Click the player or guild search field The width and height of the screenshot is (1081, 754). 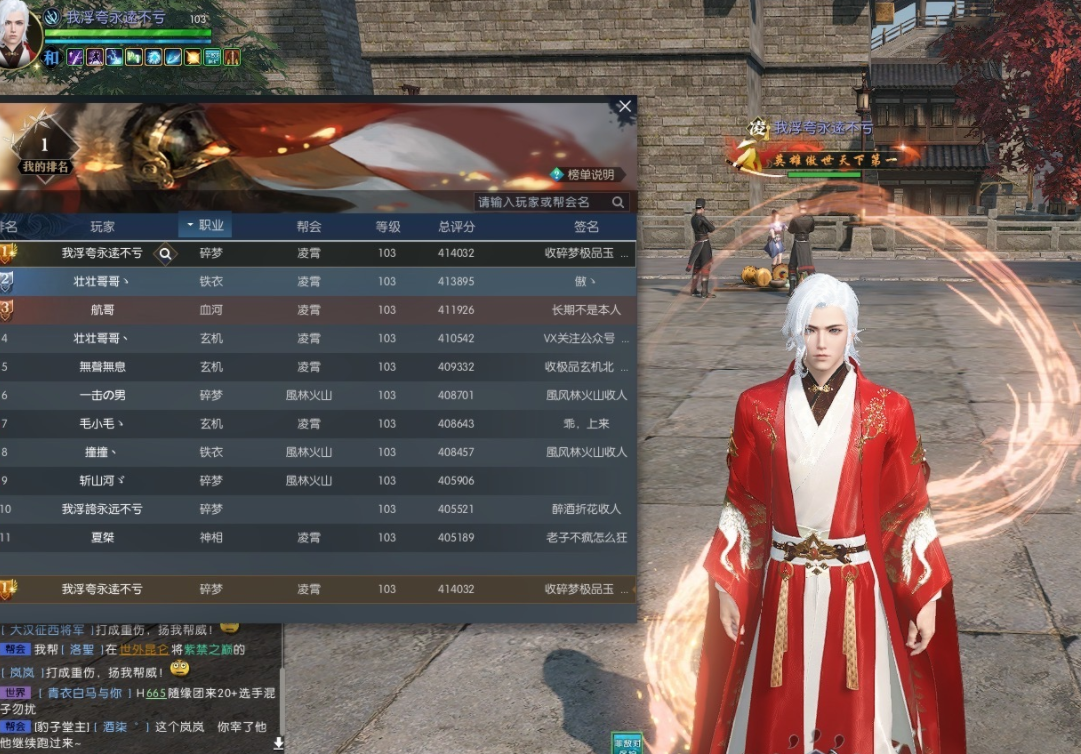pyautogui.click(x=543, y=202)
